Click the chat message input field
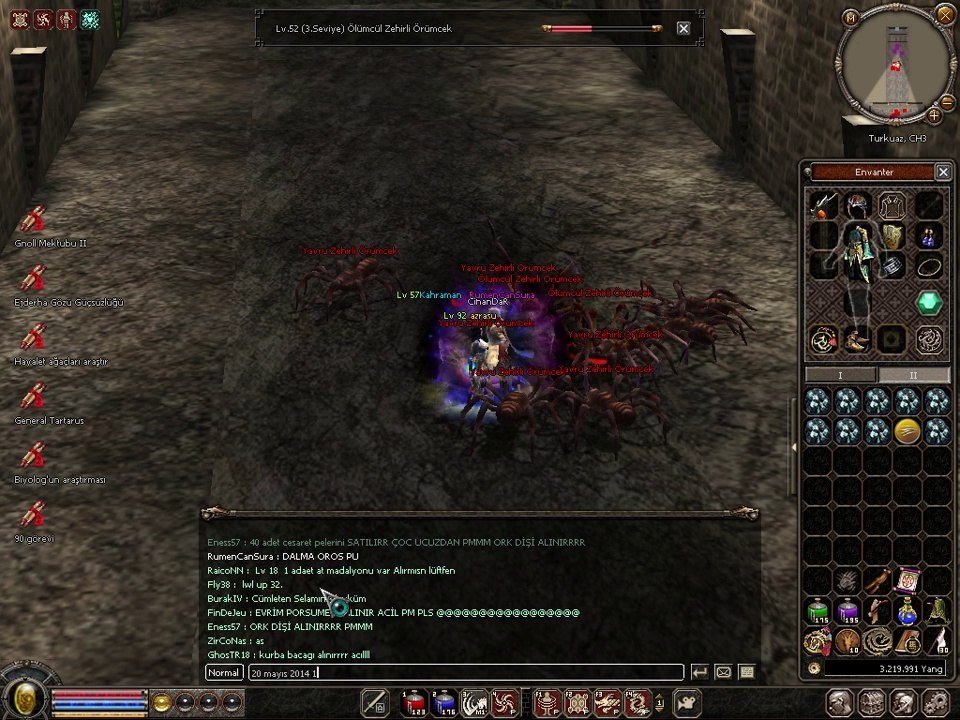The height and width of the screenshot is (720, 960). pyautogui.click(x=465, y=673)
